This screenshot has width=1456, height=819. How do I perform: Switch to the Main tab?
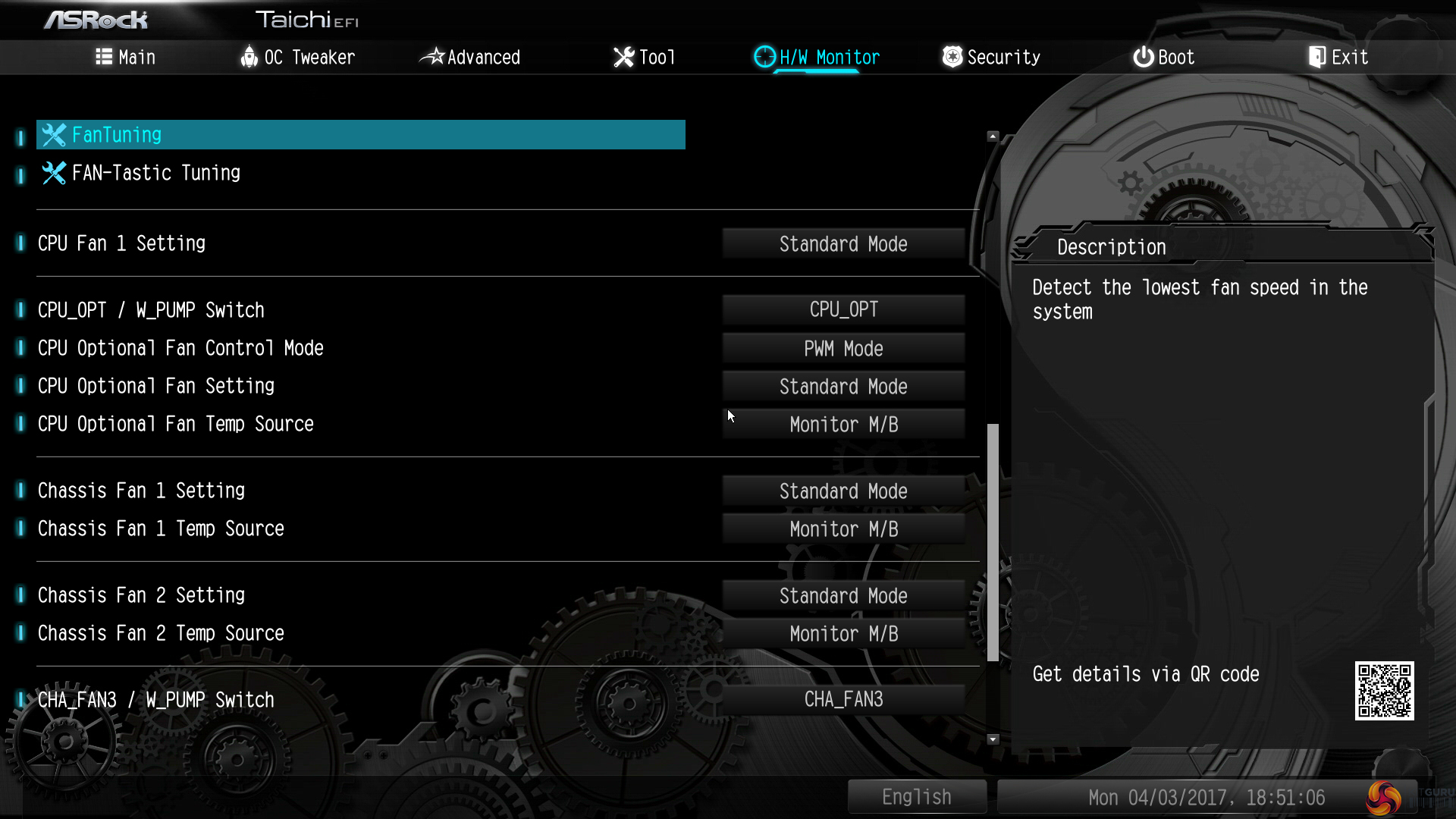pos(126,57)
